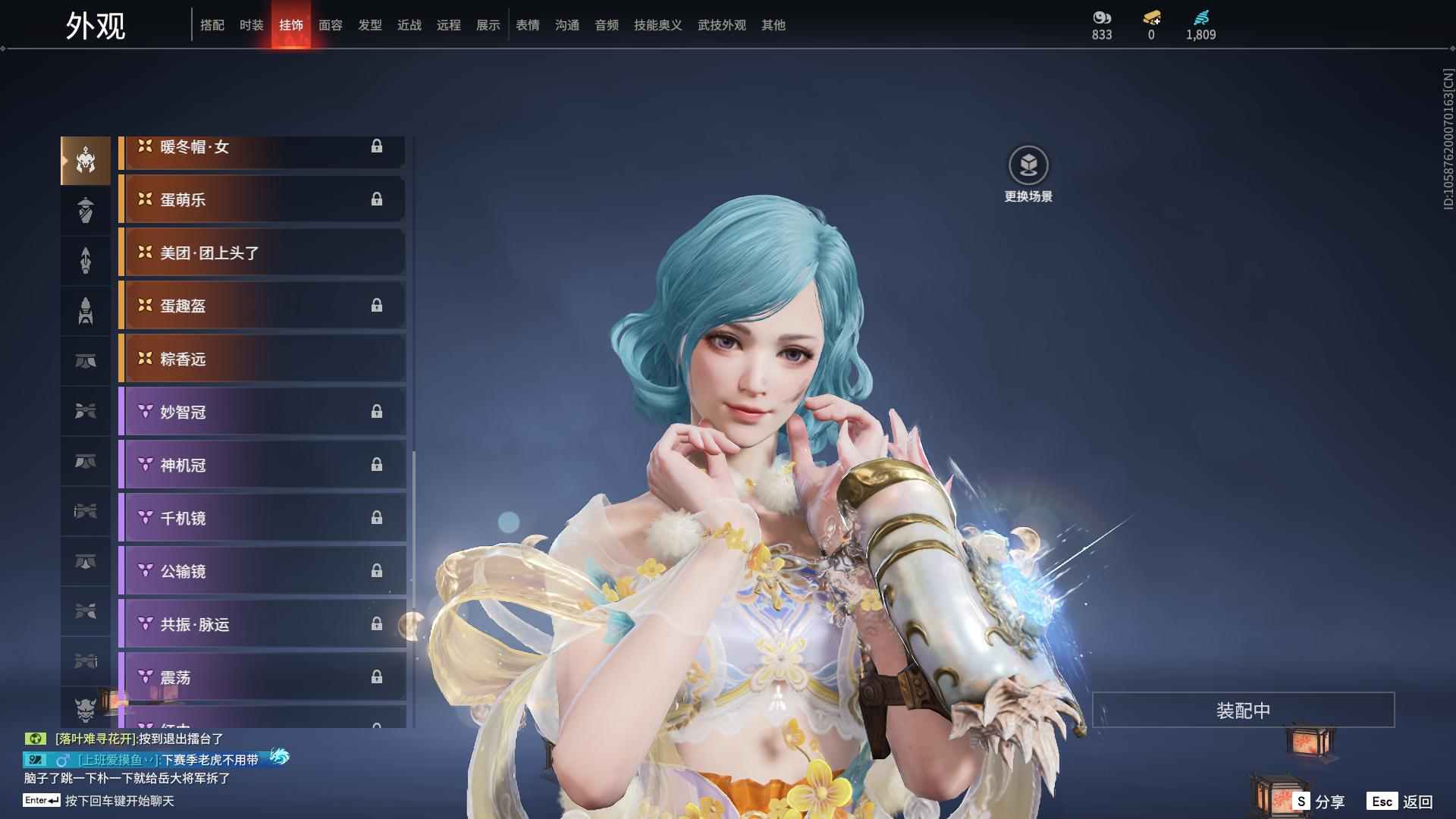Viewport: 1456px width, 819px height.
Task: Switch to the 搭配 tab
Action: [x=212, y=25]
